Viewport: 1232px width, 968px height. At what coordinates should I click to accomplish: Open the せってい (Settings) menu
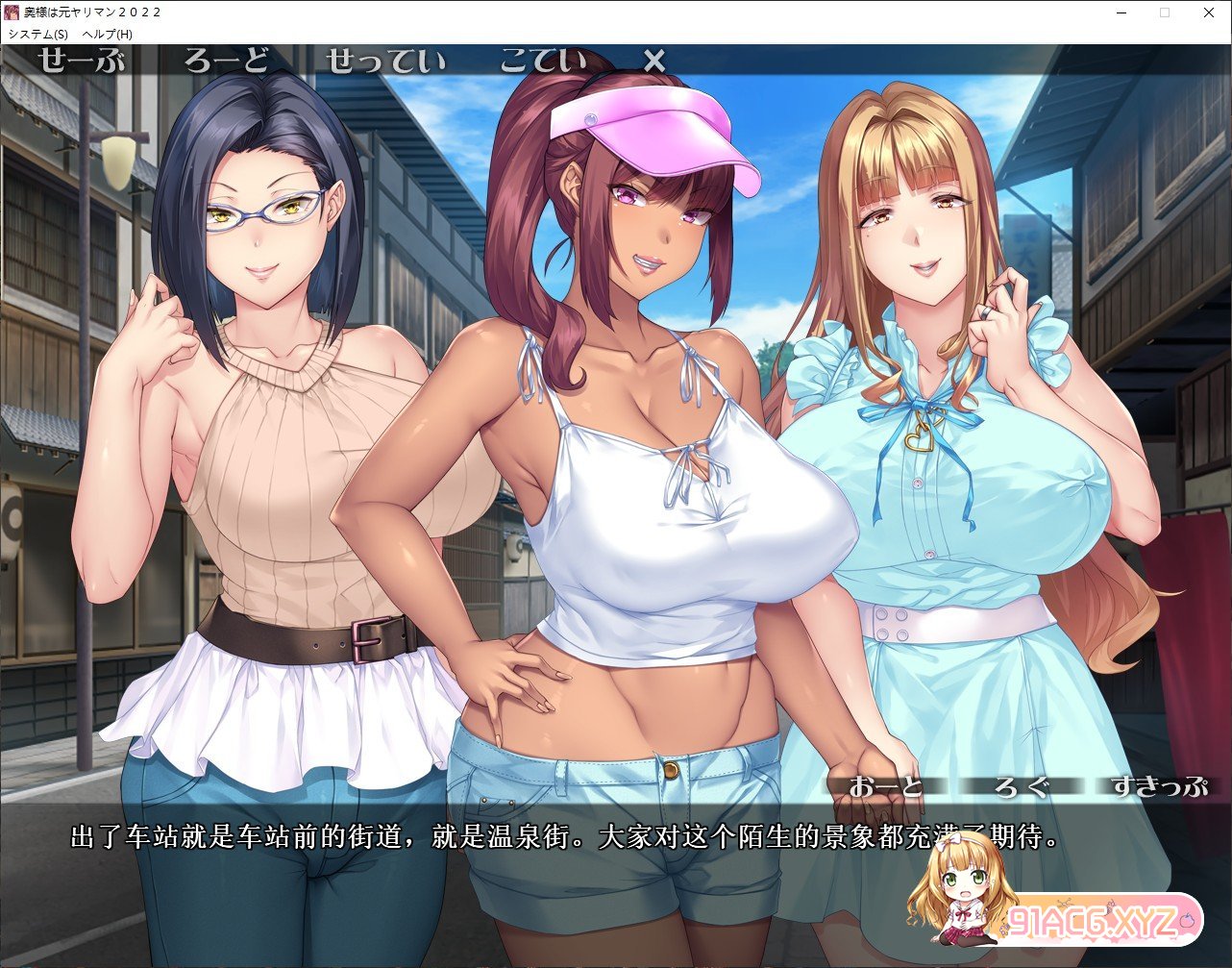(x=385, y=62)
